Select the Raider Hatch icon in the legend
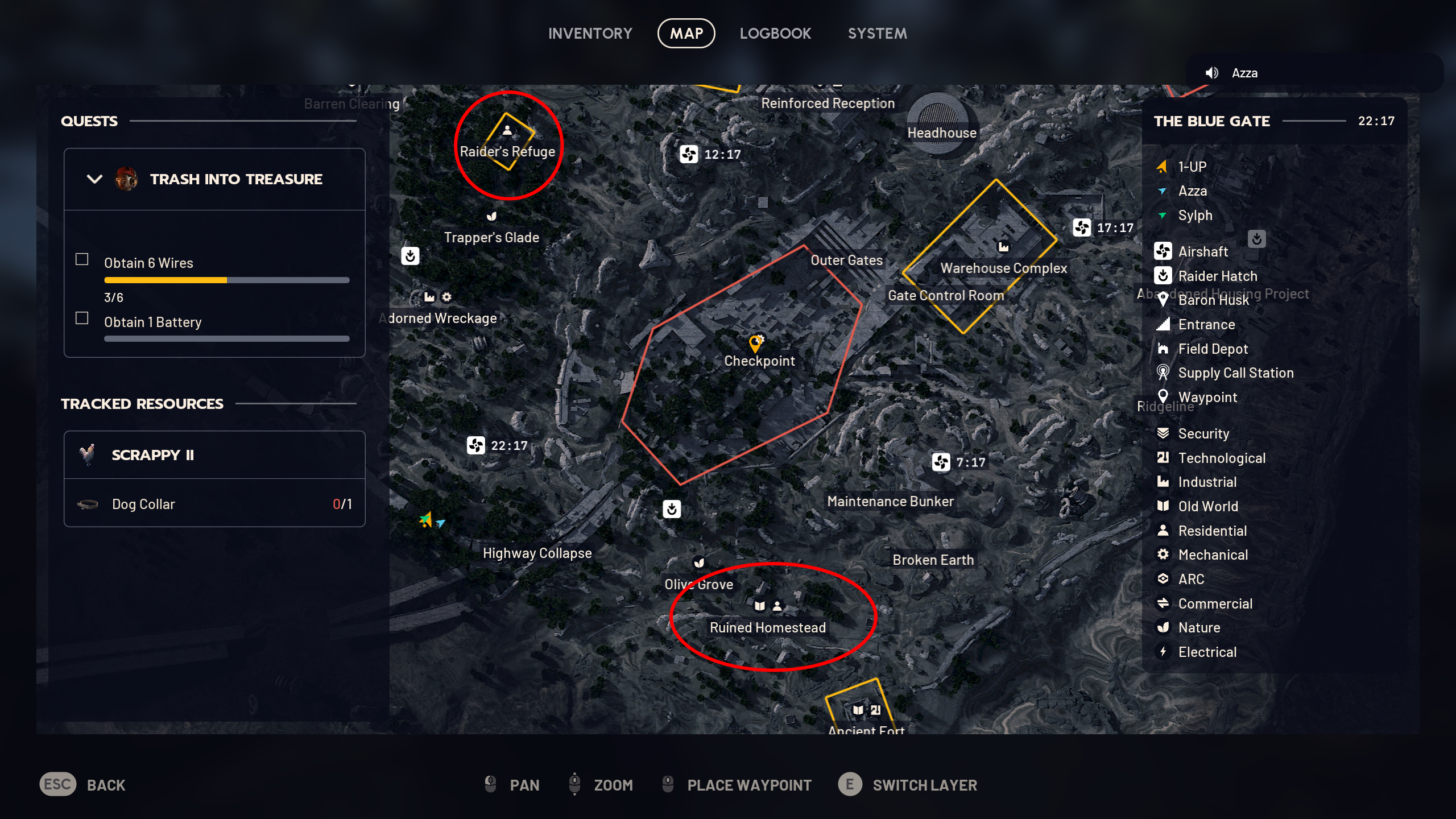 tap(1163, 276)
